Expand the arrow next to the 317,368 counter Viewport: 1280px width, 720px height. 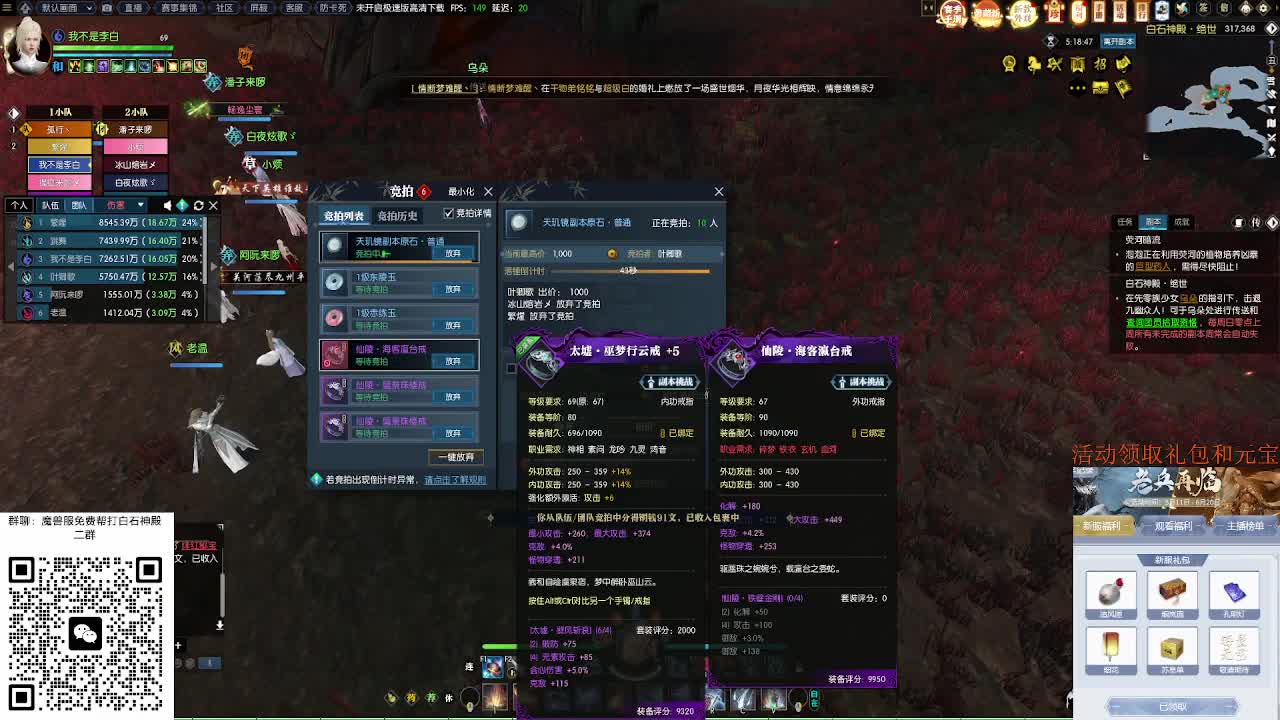click(1271, 27)
